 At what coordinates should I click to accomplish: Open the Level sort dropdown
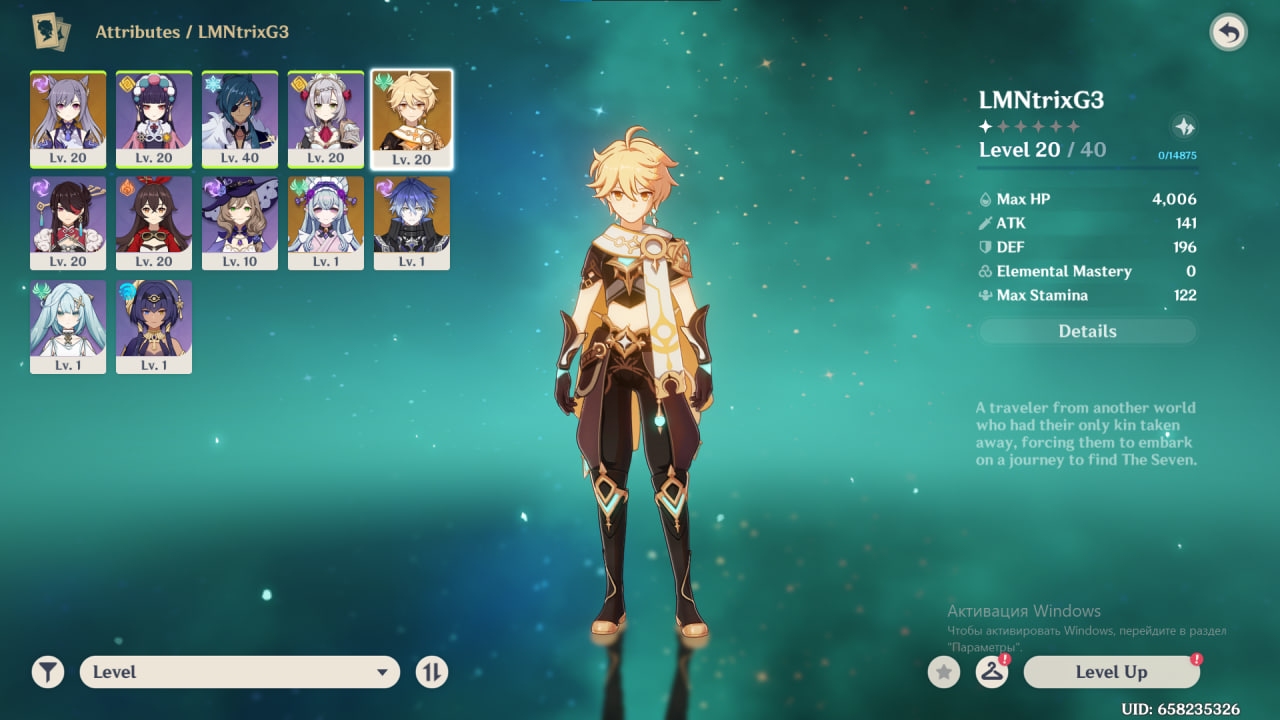(240, 672)
